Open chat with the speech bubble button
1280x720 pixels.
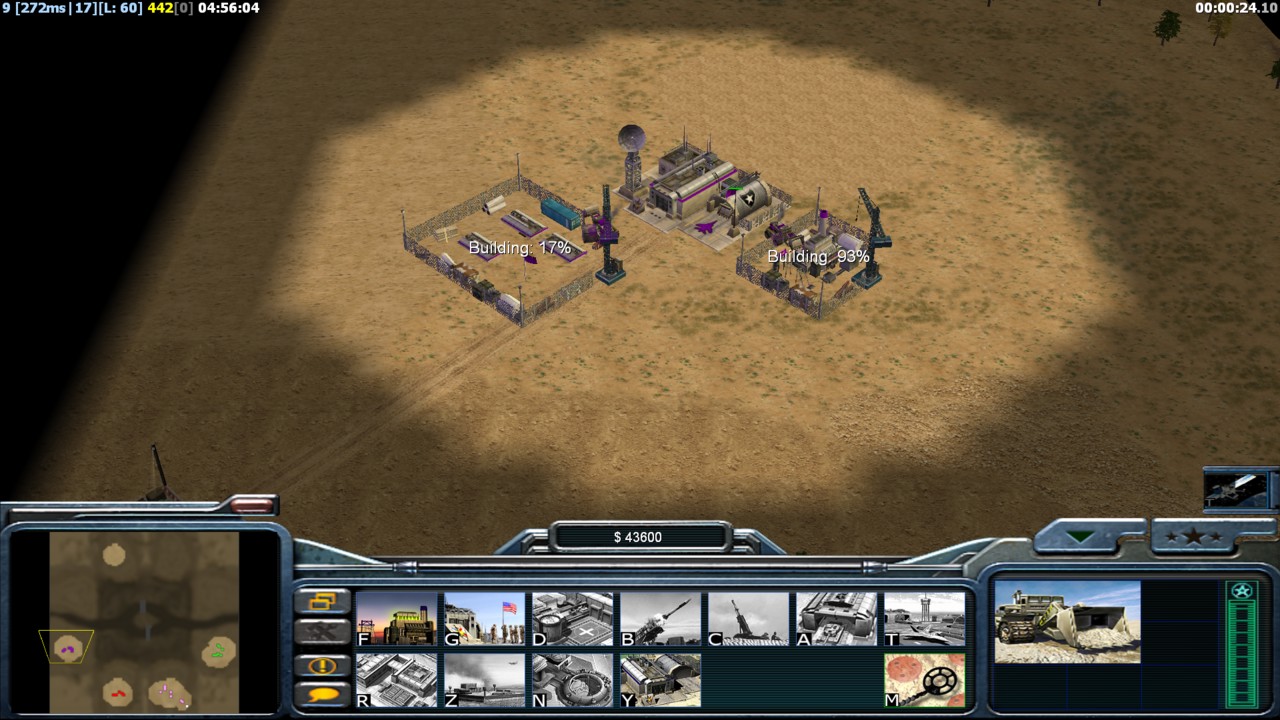click(x=323, y=694)
